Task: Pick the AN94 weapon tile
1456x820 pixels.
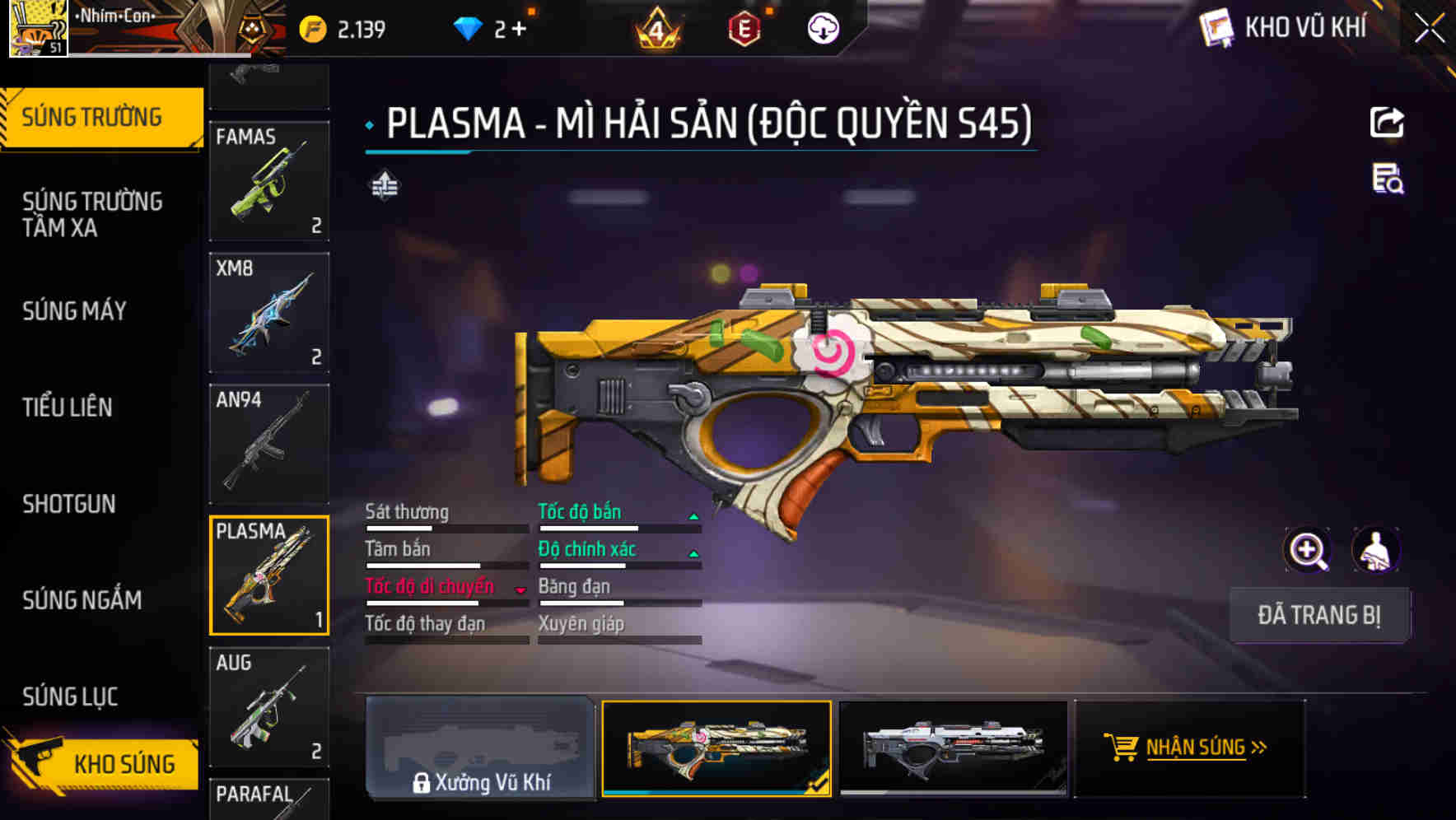Action: pos(269,444)
